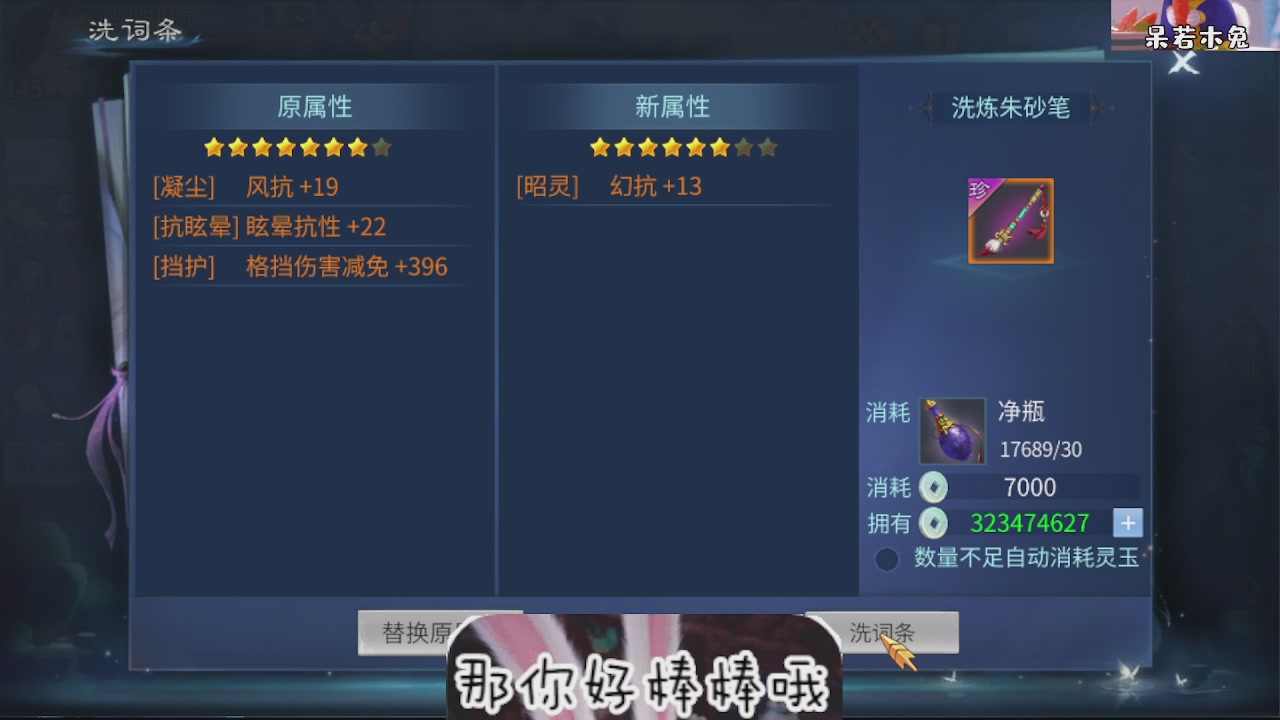
Task: Click the right ornament beside 洗炼朱砂笔 title
Action: pos(1096,109)
